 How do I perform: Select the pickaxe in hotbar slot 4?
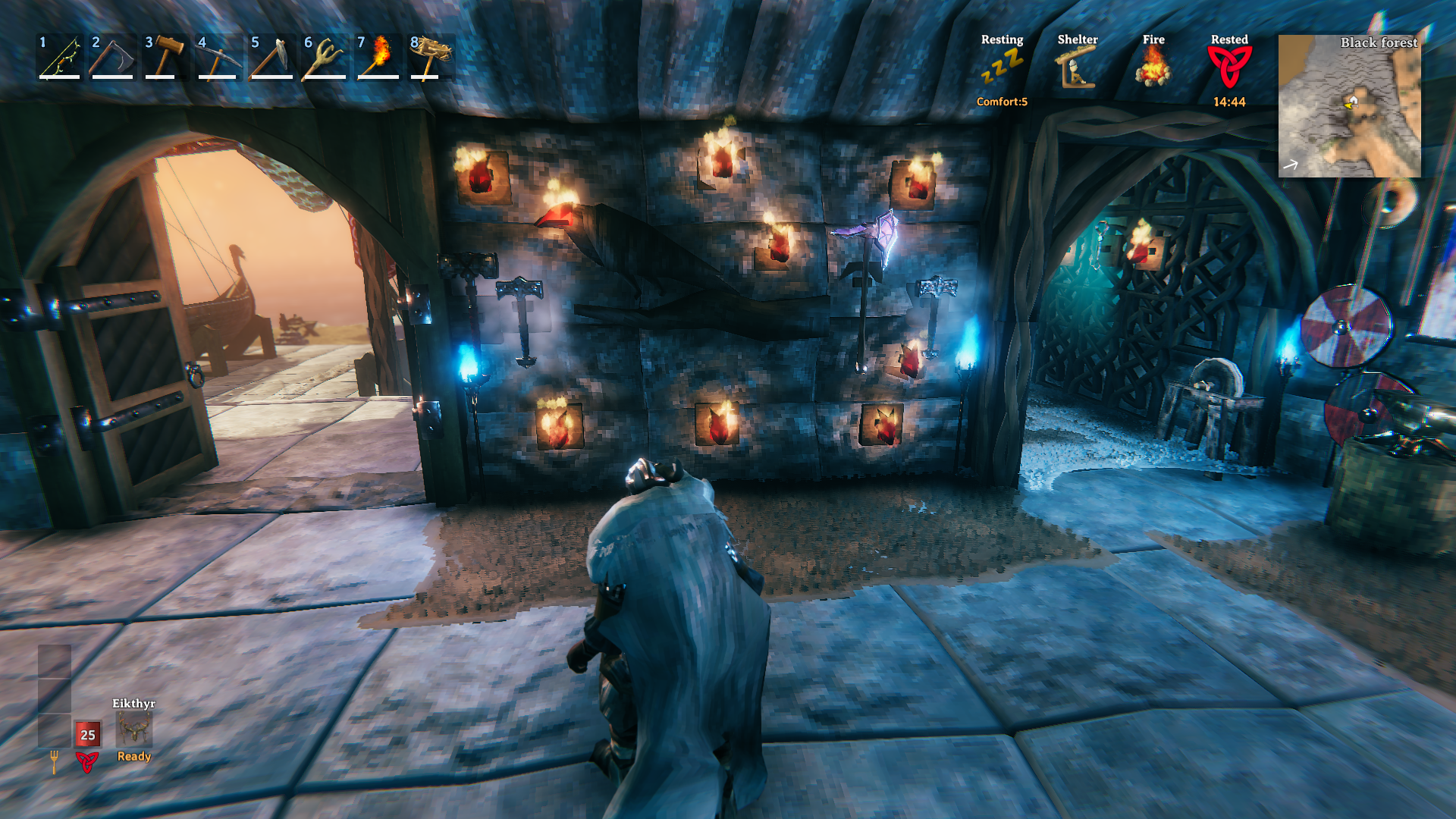(x=218, y=57)
